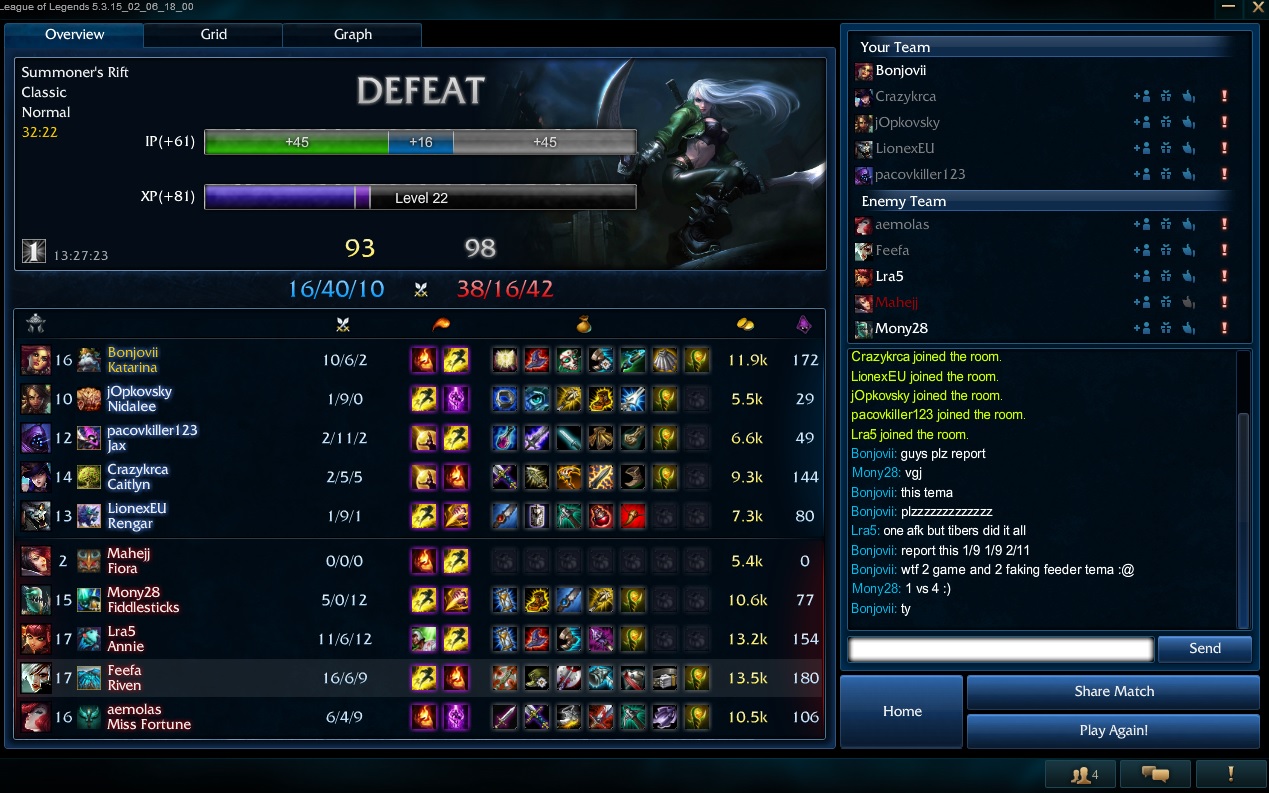Add jOpkovsky as a friend
1269x793 pixels.
coord(1141,123)
